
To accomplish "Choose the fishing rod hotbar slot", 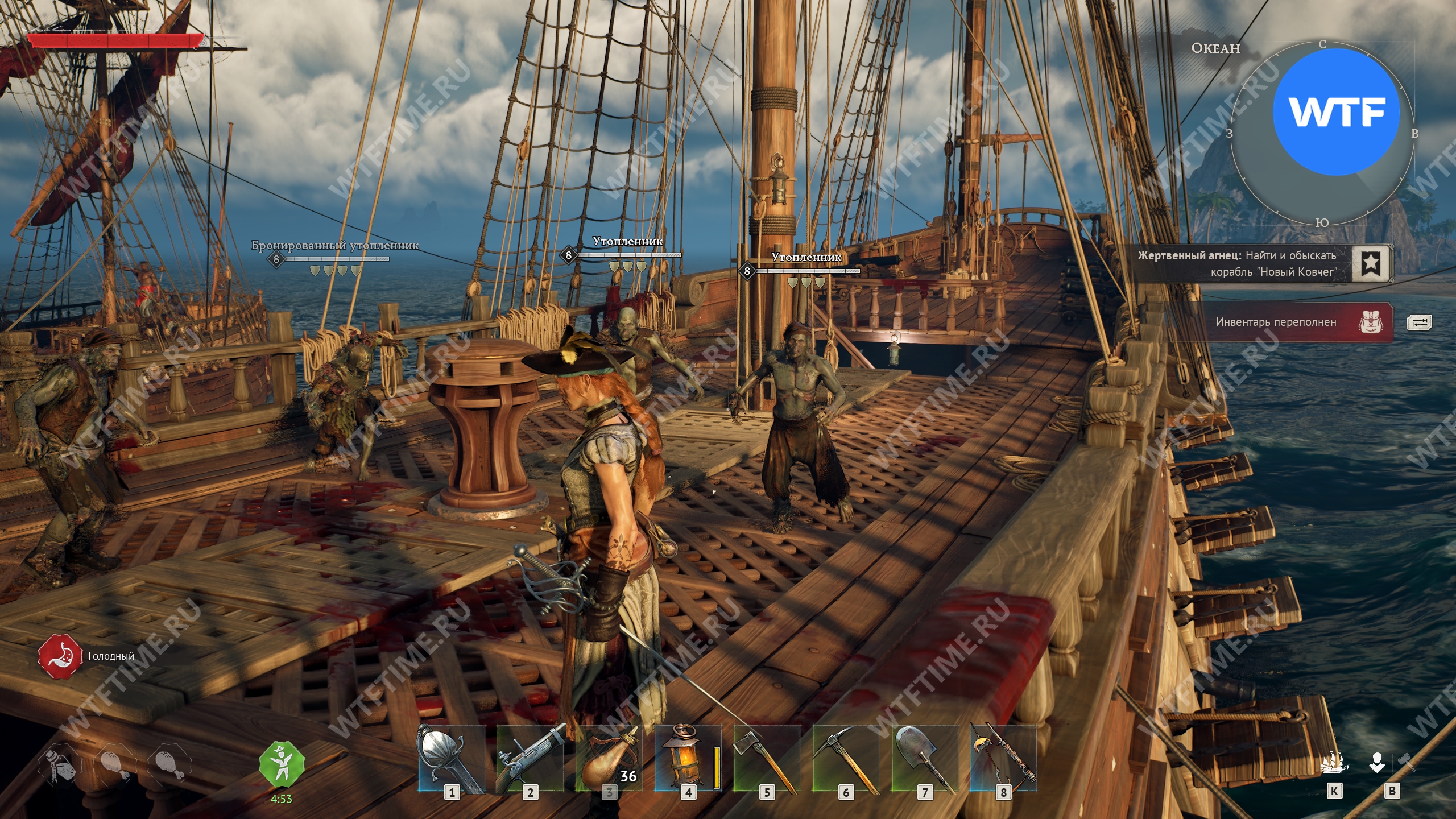I will click(1003, 758).
